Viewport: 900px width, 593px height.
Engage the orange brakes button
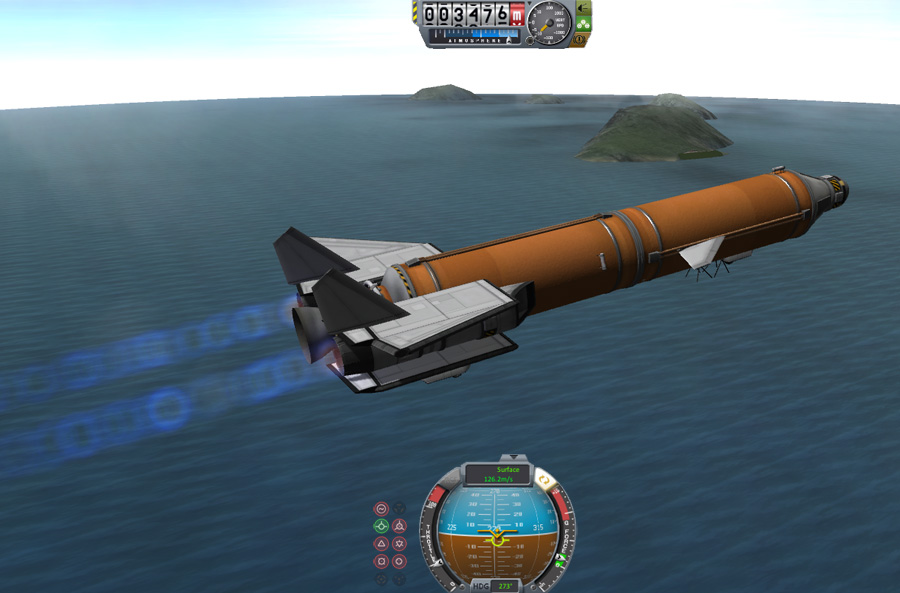pyautogui.click(x=580, y=39)
